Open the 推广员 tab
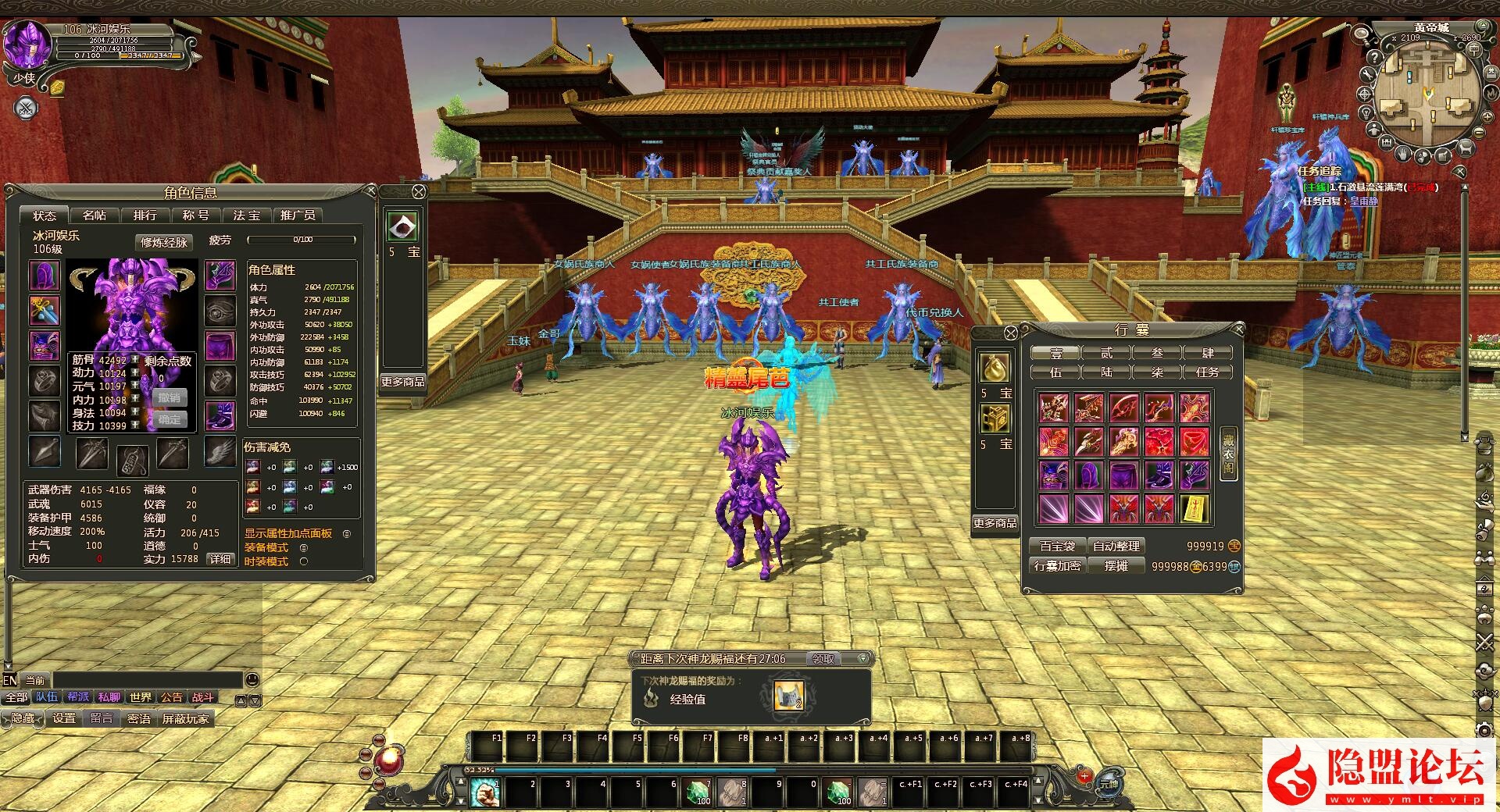Viewport: 1500px width, 812px height. point(298,215)
